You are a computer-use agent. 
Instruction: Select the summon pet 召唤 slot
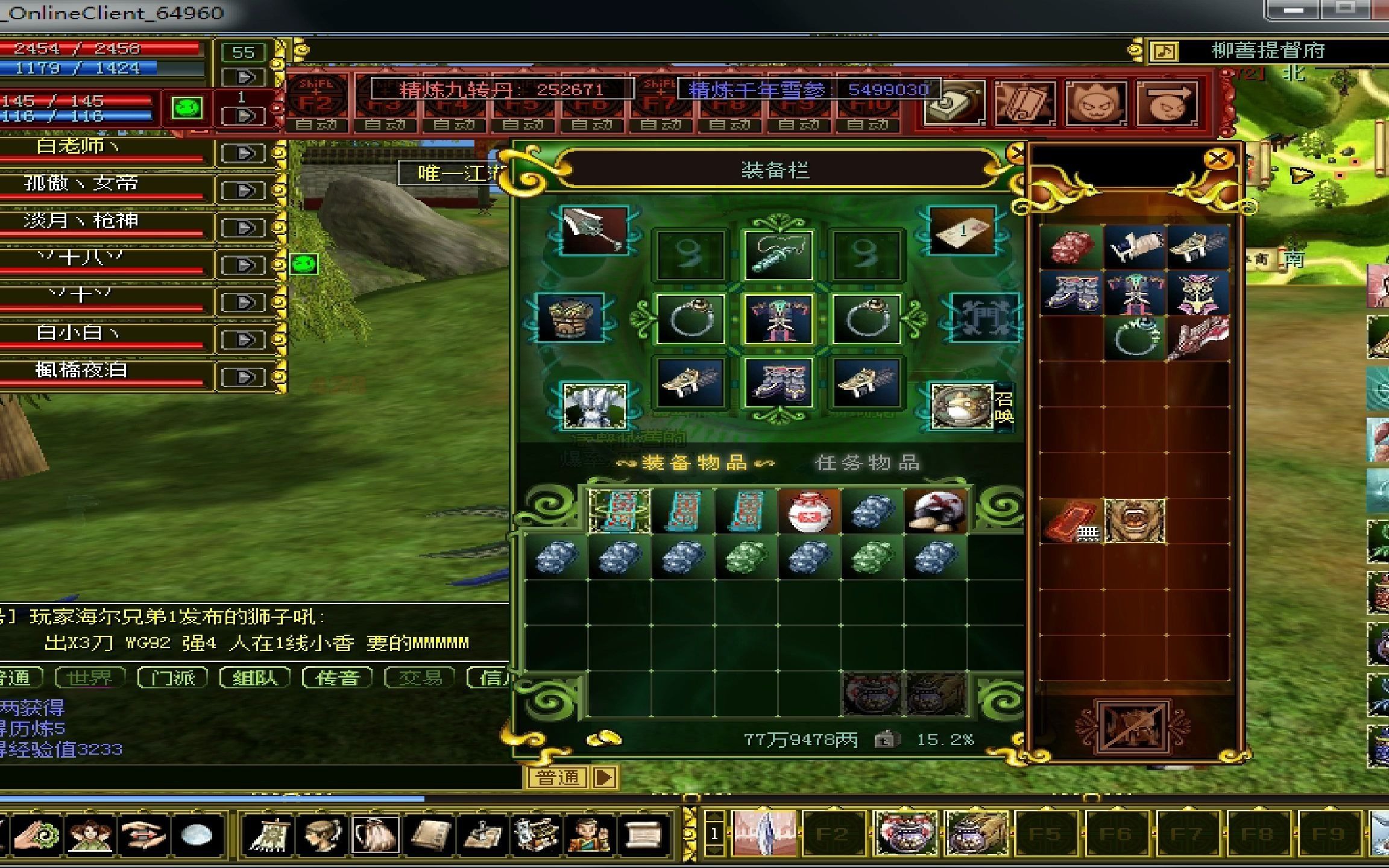[962, 406]
